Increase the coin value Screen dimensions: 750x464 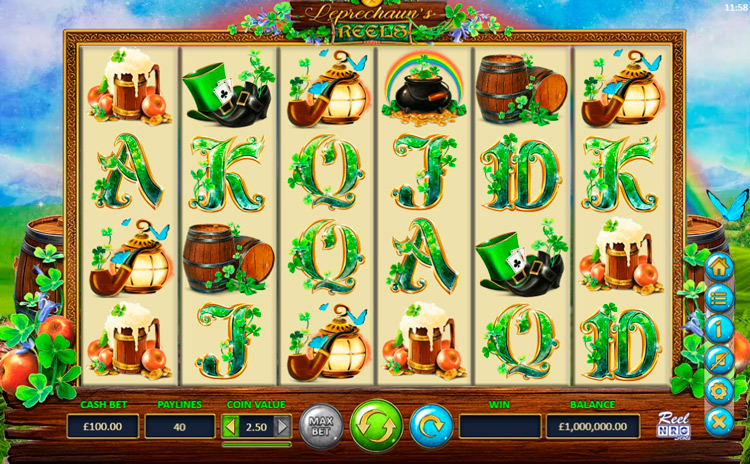point(282,427)
